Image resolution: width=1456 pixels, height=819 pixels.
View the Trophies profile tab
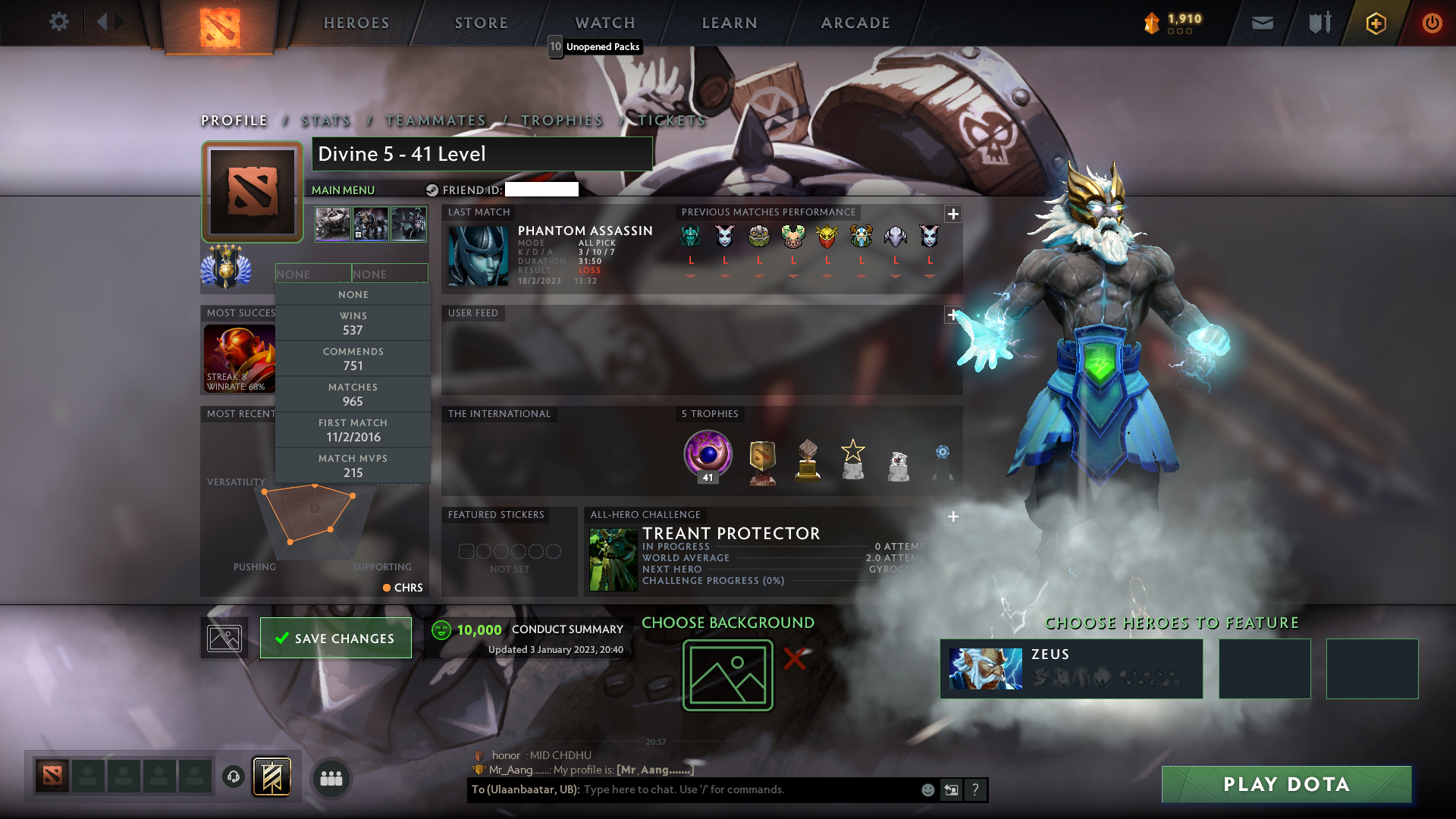coord(562,121)
